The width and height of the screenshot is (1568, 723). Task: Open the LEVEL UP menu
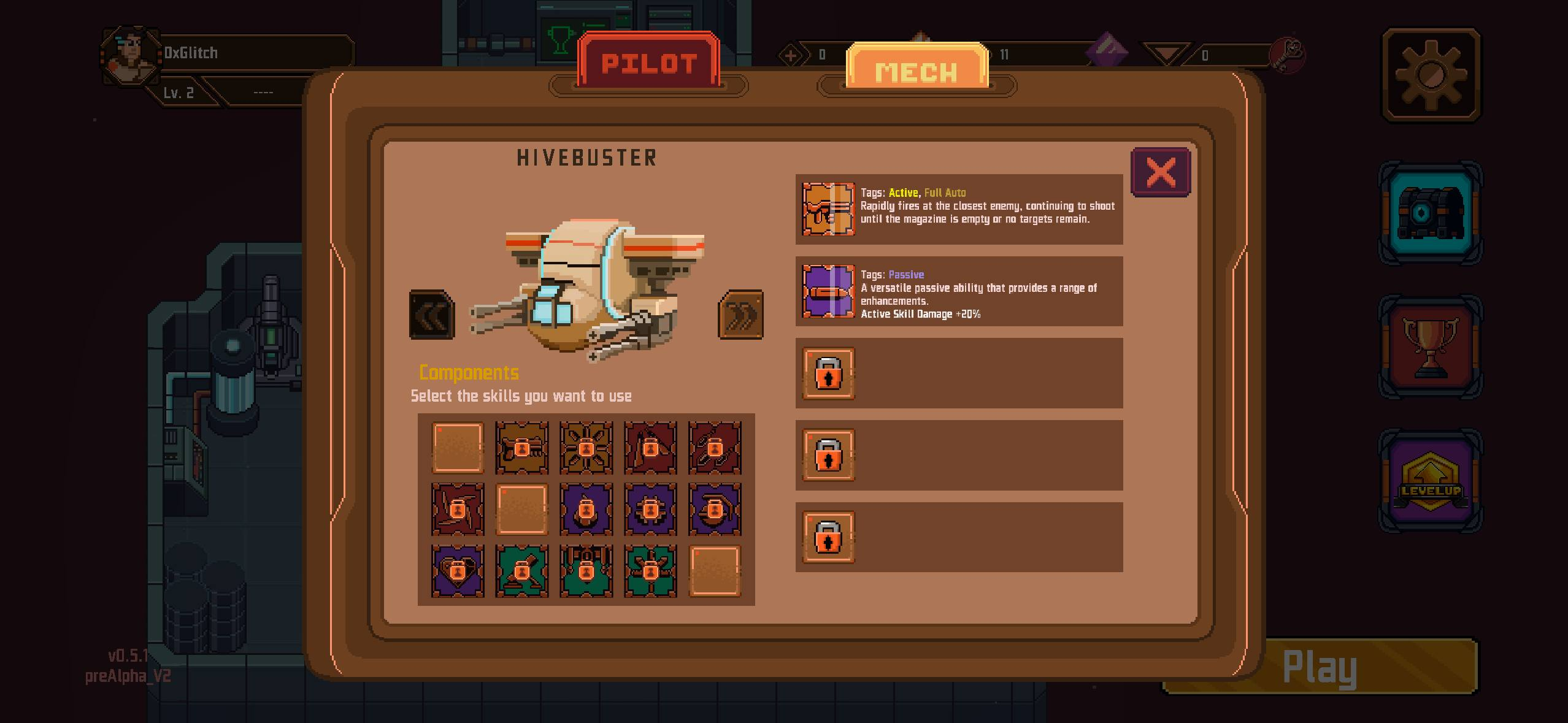(1430, 482)
